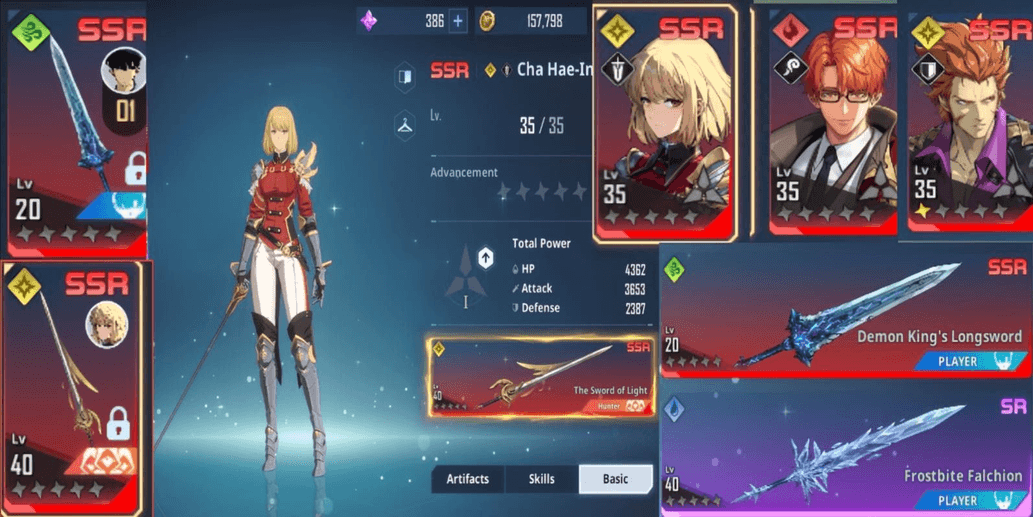Select the Cha Hae-In hunter card
This screenshot has width=1033, height=517.
point(665,122)
